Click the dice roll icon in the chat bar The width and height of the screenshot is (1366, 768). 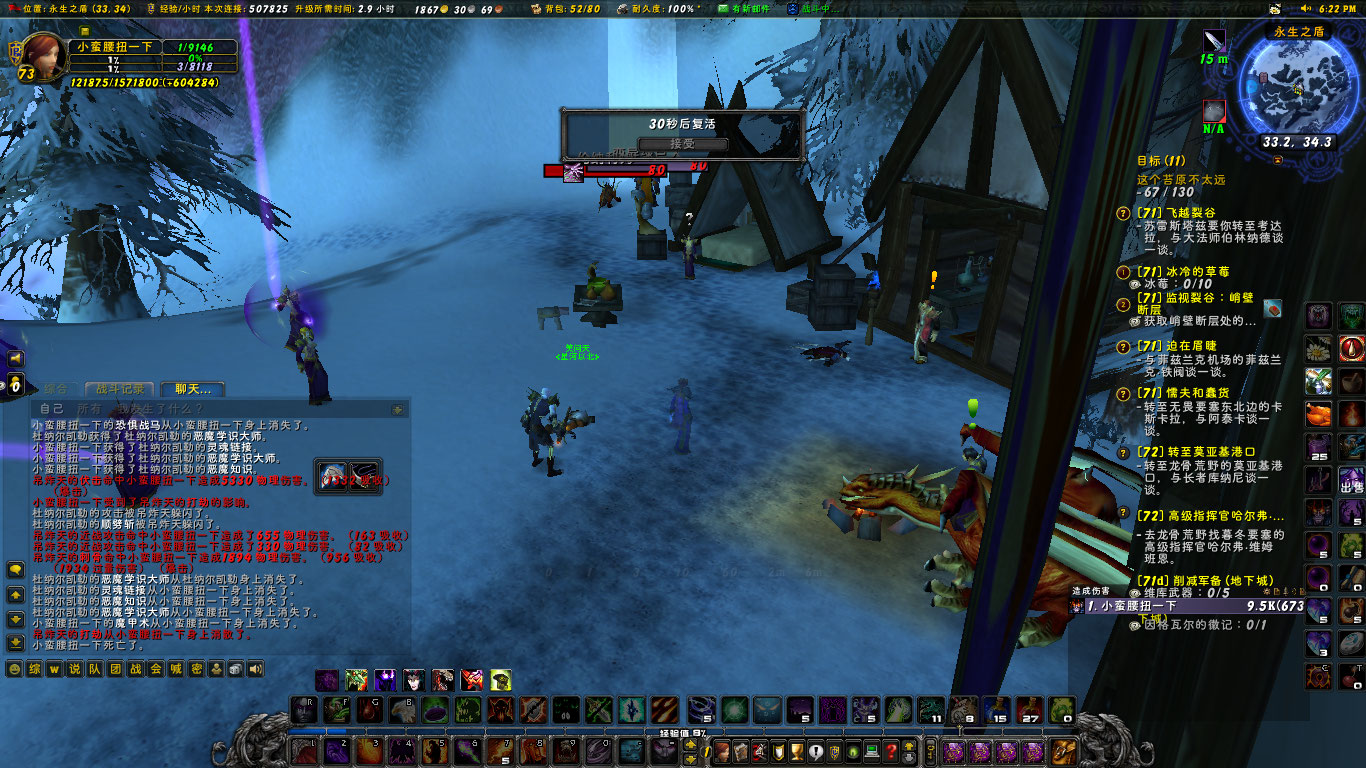coord(234,669)
